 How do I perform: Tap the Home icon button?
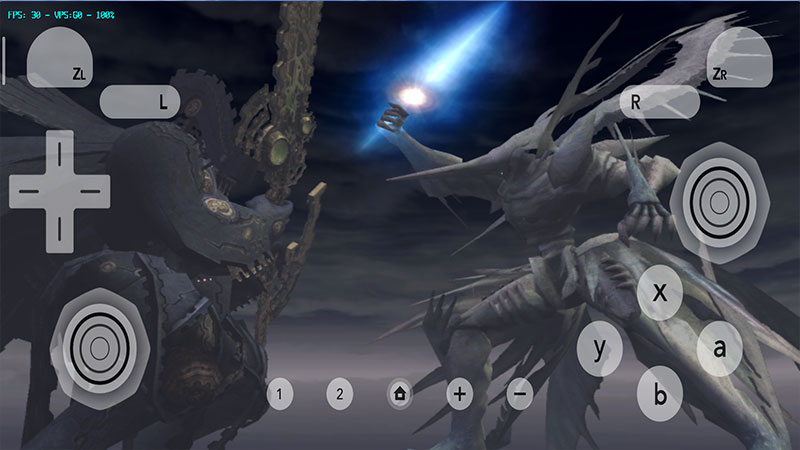tap(400, 394)
